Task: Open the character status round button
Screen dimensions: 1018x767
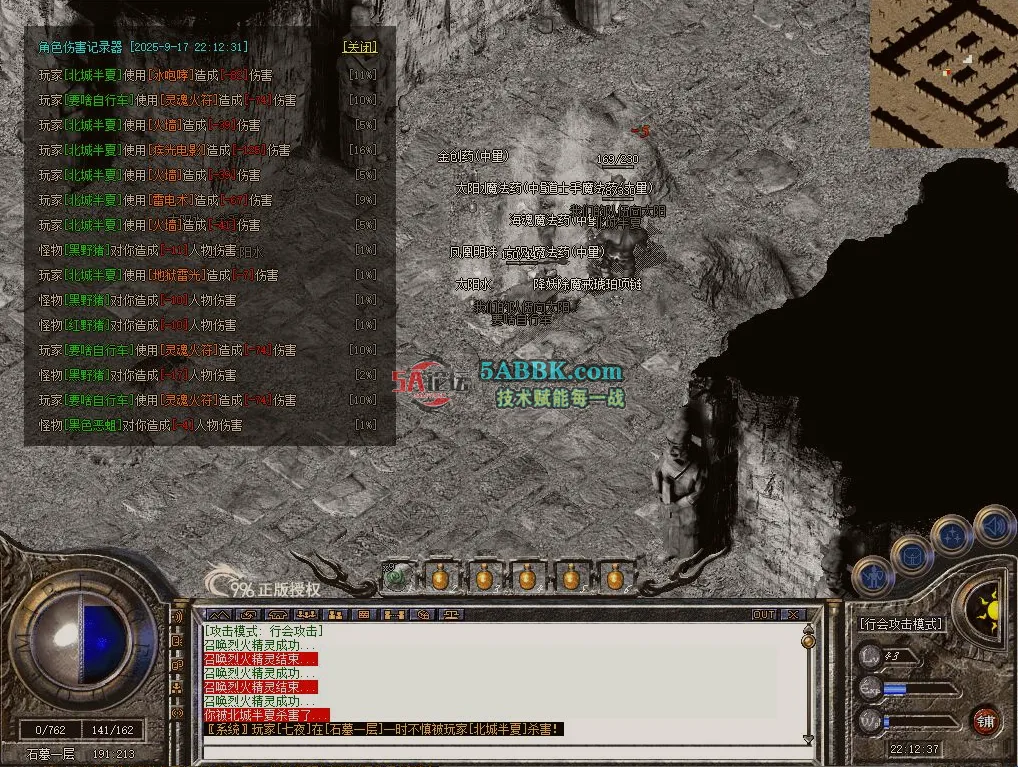Action: coord(873,577)
